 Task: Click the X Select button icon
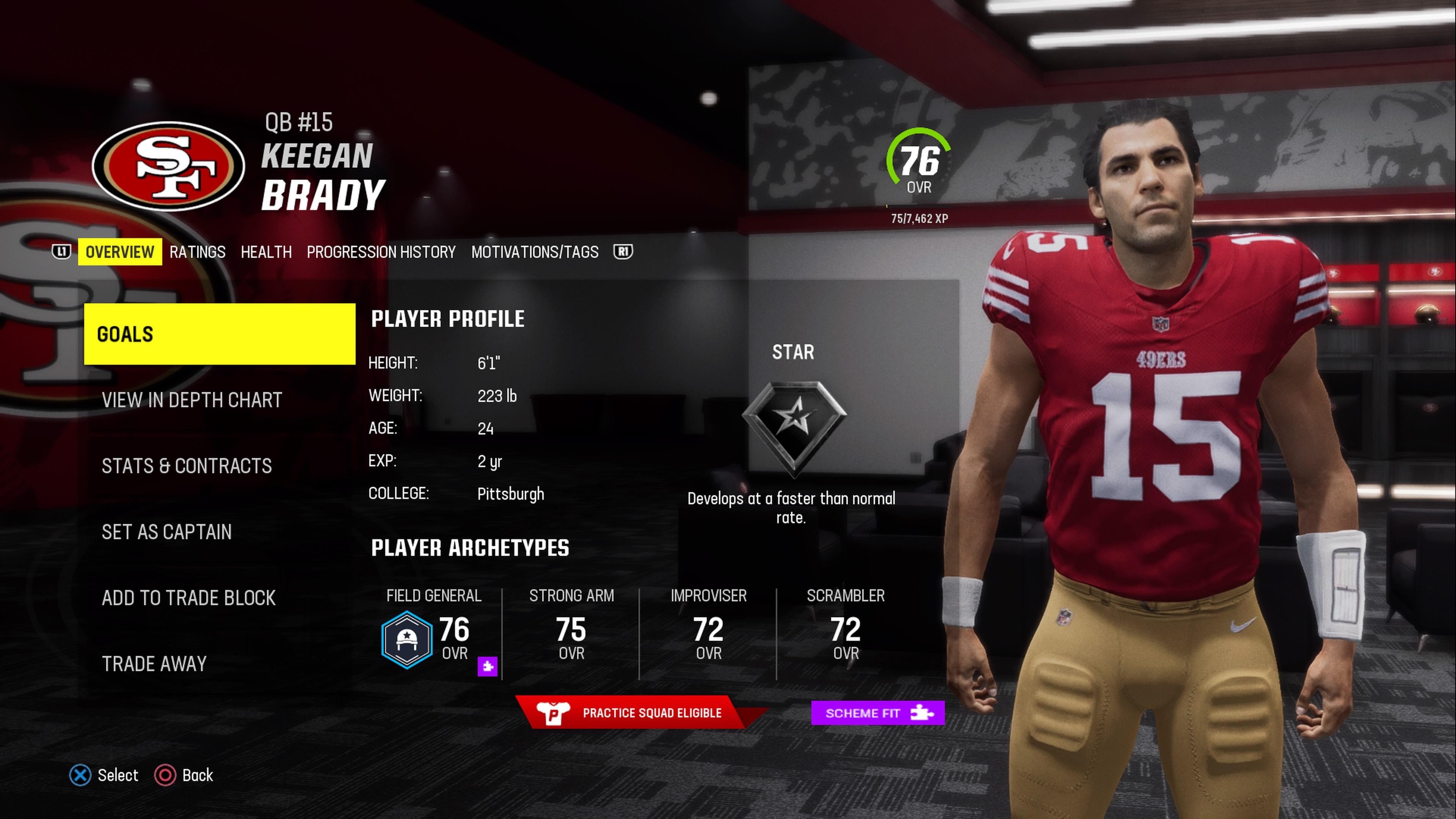coord(80,775)
